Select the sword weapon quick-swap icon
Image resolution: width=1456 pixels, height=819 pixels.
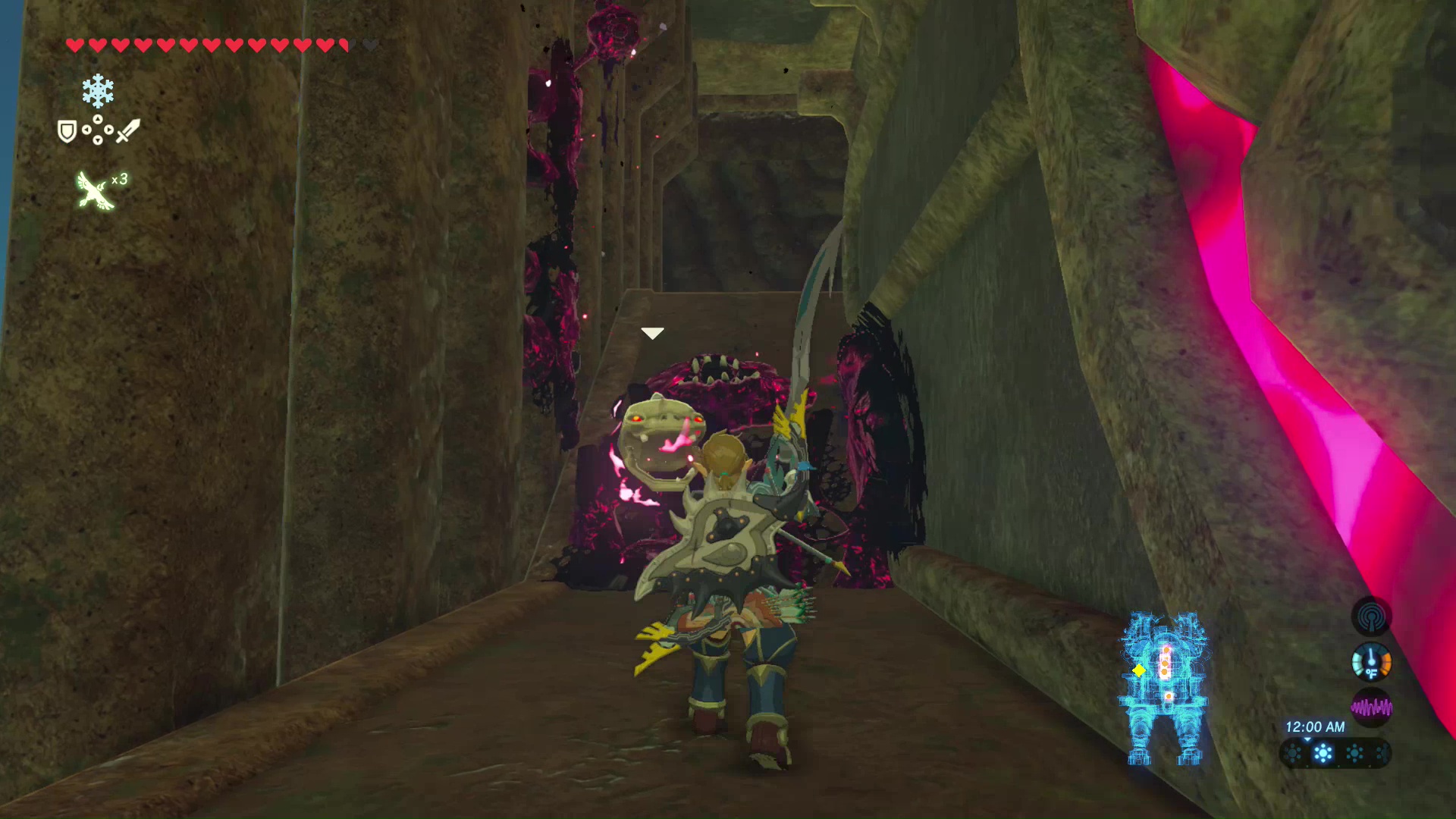coord(127,130)
